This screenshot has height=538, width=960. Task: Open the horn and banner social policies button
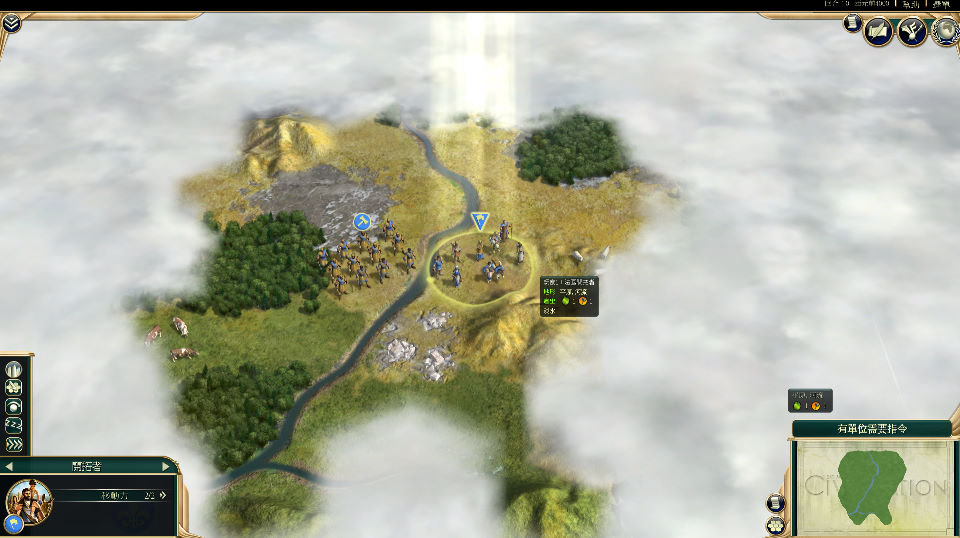click(x=911, y=32)
